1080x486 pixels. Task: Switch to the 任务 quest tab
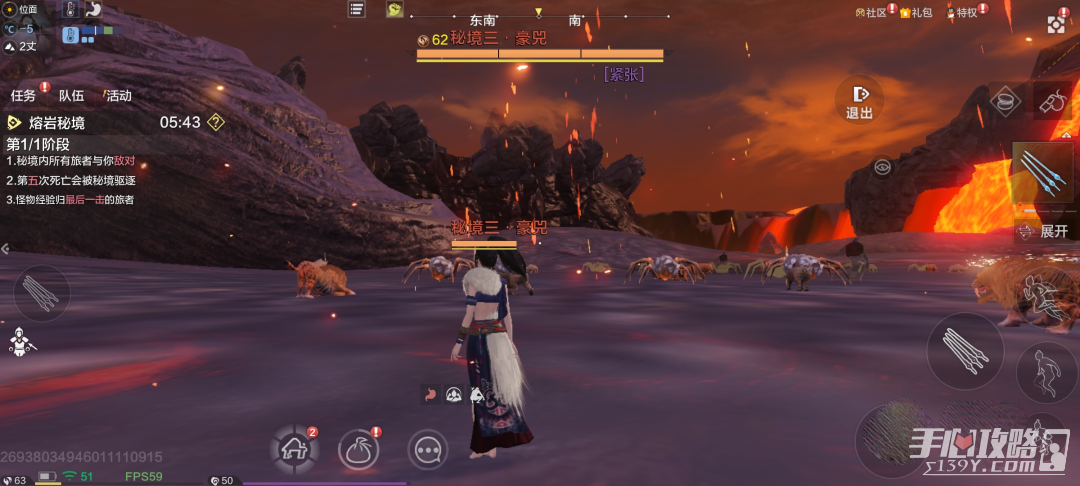[x=24, y=96]
